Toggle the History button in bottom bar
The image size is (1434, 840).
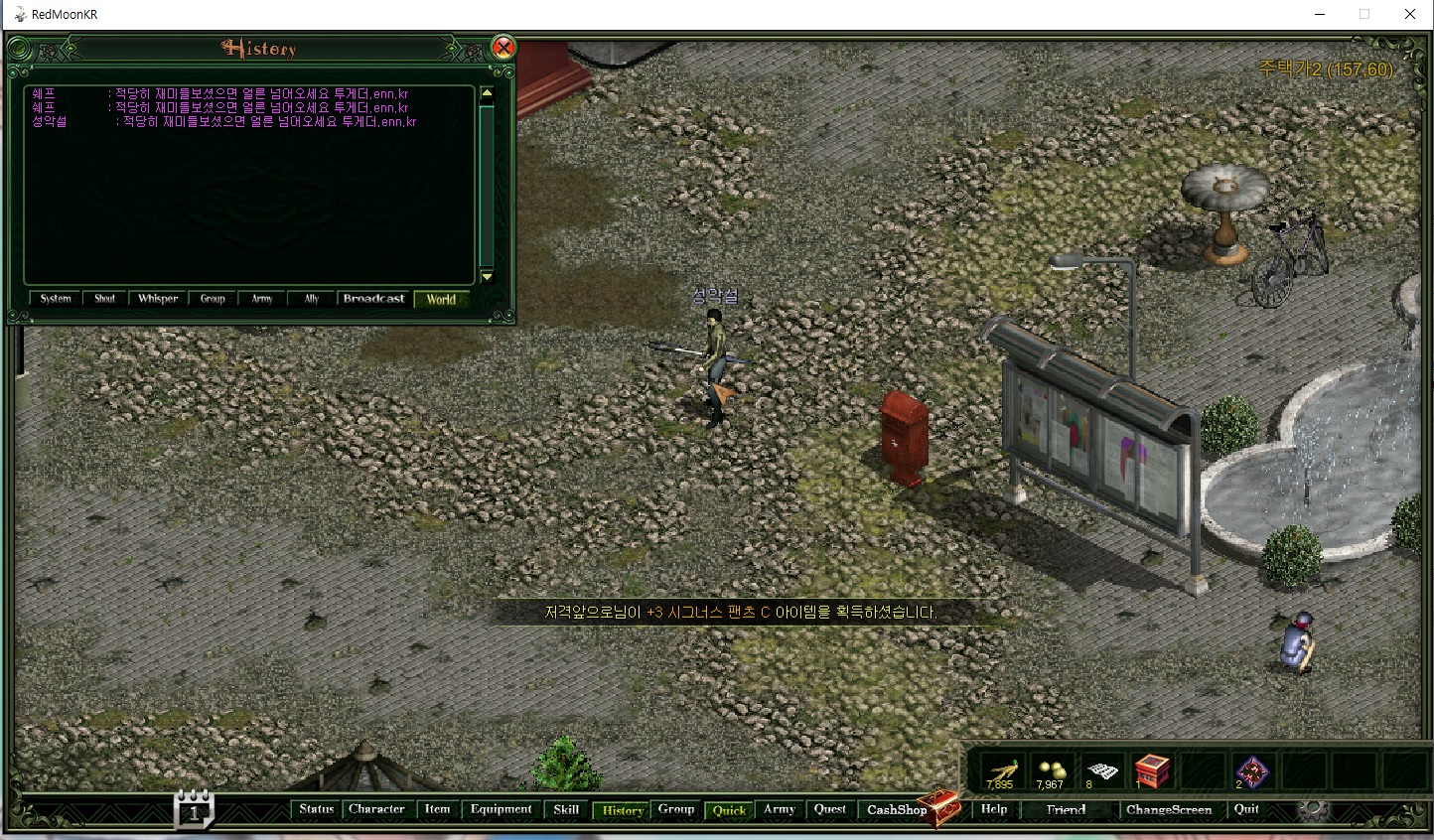pyautogui.click(x=623, y=810)
